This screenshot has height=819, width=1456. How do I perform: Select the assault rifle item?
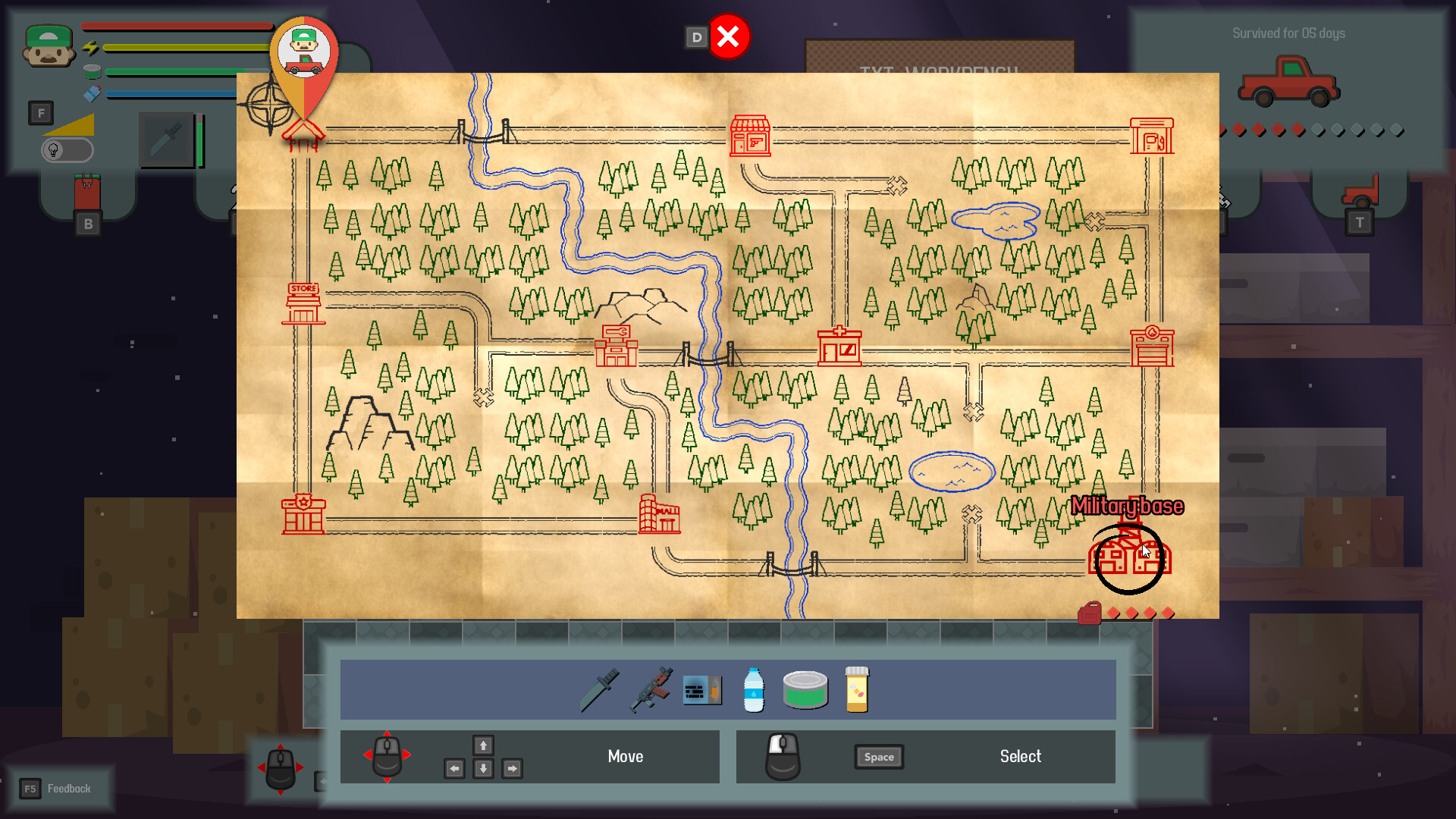pyautogui.click(x=652, y=690)
